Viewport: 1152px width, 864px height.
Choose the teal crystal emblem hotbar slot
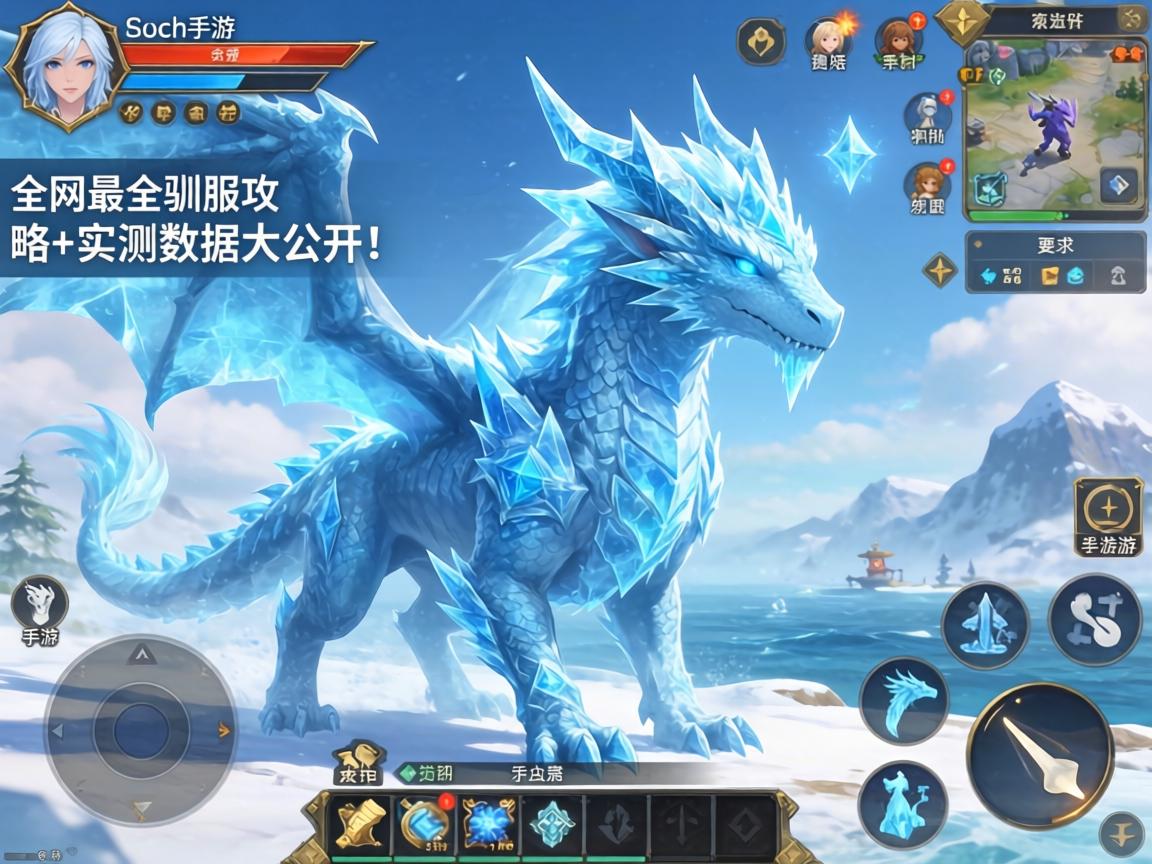tap(552, 824)
